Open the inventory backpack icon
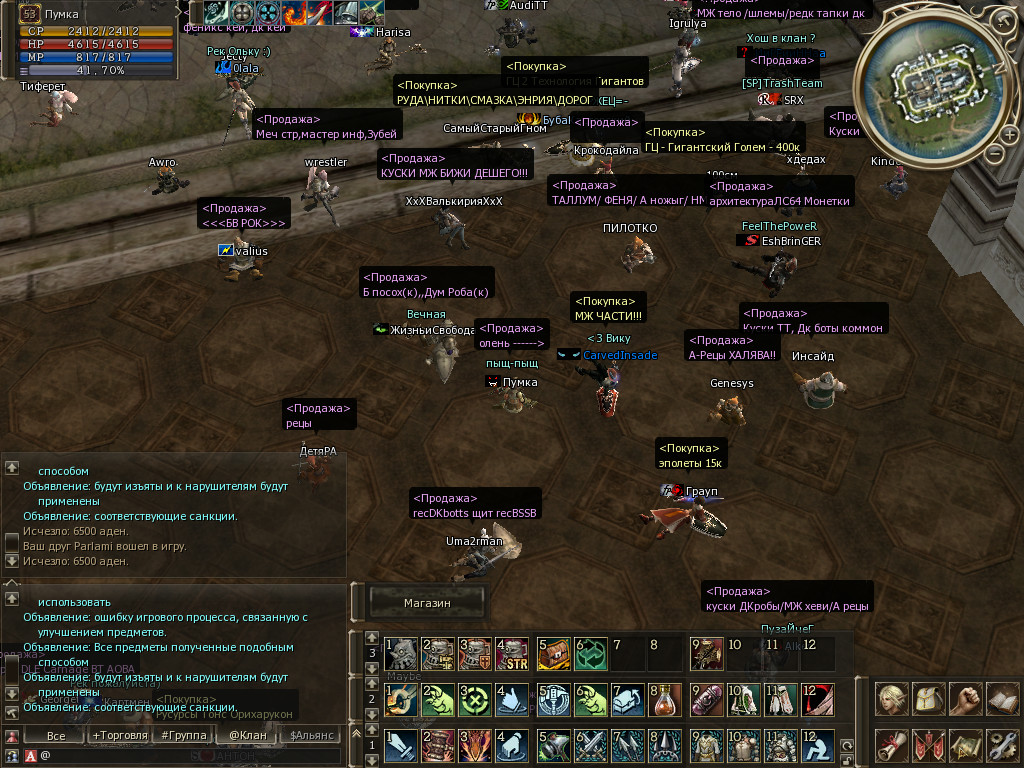Screen dimensions: 1024x768 click(930, 699)
